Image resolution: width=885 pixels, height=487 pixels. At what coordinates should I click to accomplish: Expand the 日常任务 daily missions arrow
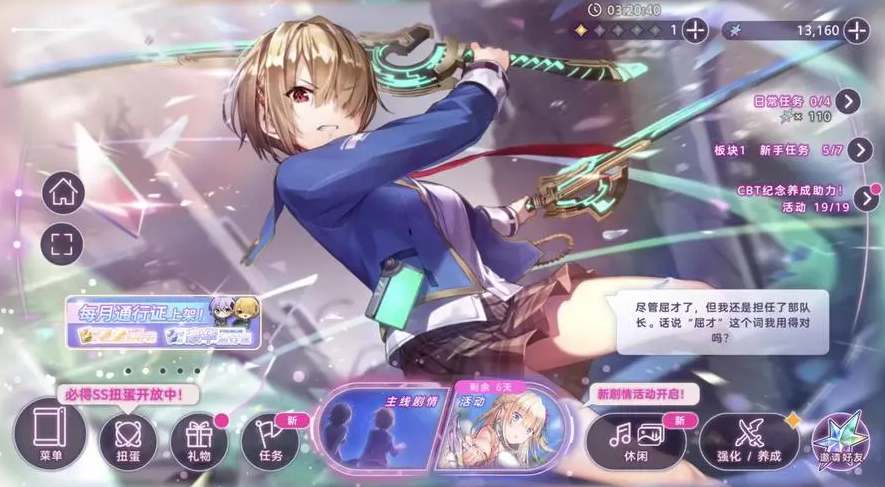tap(848, 101)
